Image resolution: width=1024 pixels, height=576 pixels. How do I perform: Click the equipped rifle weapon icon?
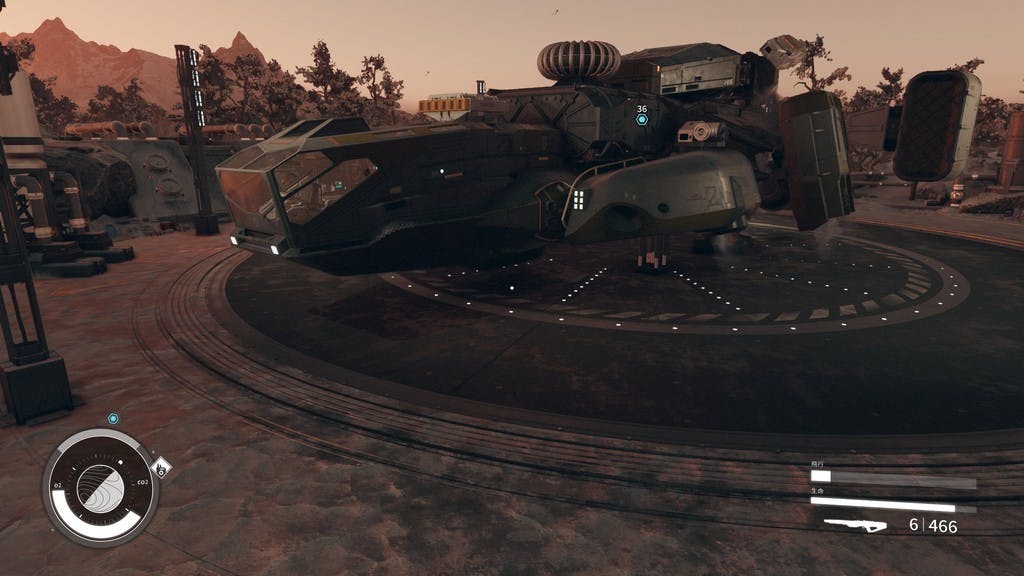[855, 524]
